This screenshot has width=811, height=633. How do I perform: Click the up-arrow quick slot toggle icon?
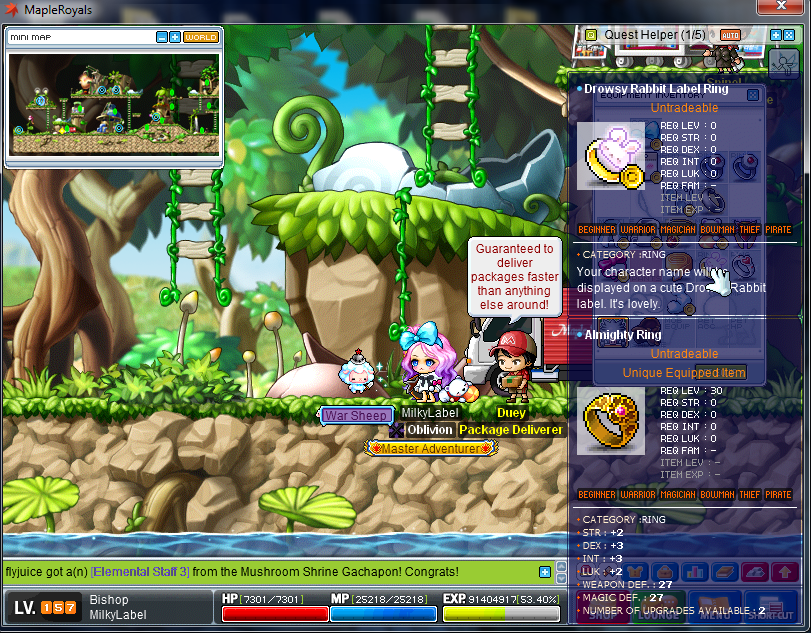tap(785, 571)
